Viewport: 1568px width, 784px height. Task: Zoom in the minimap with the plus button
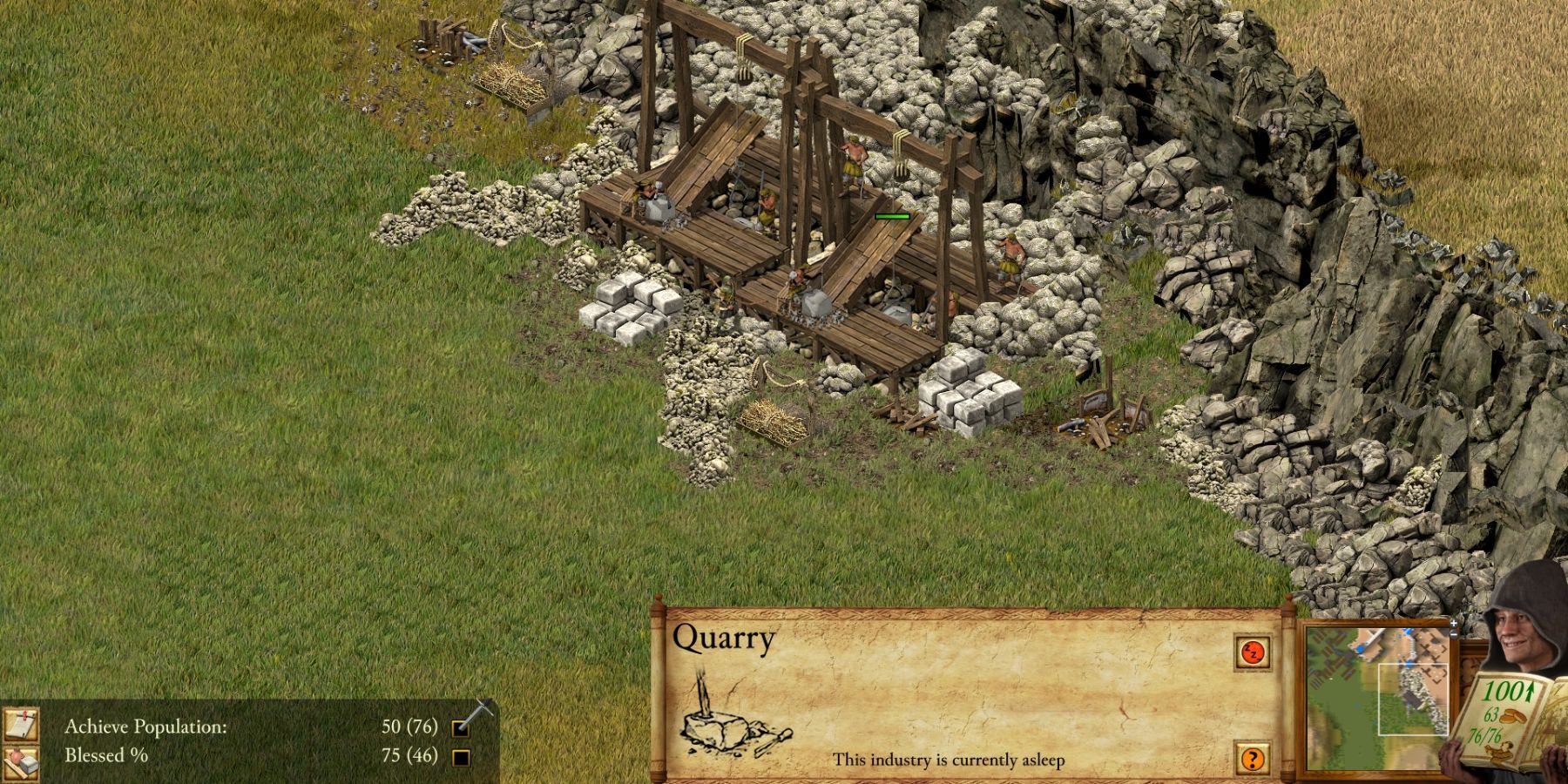coord(1453,623)
